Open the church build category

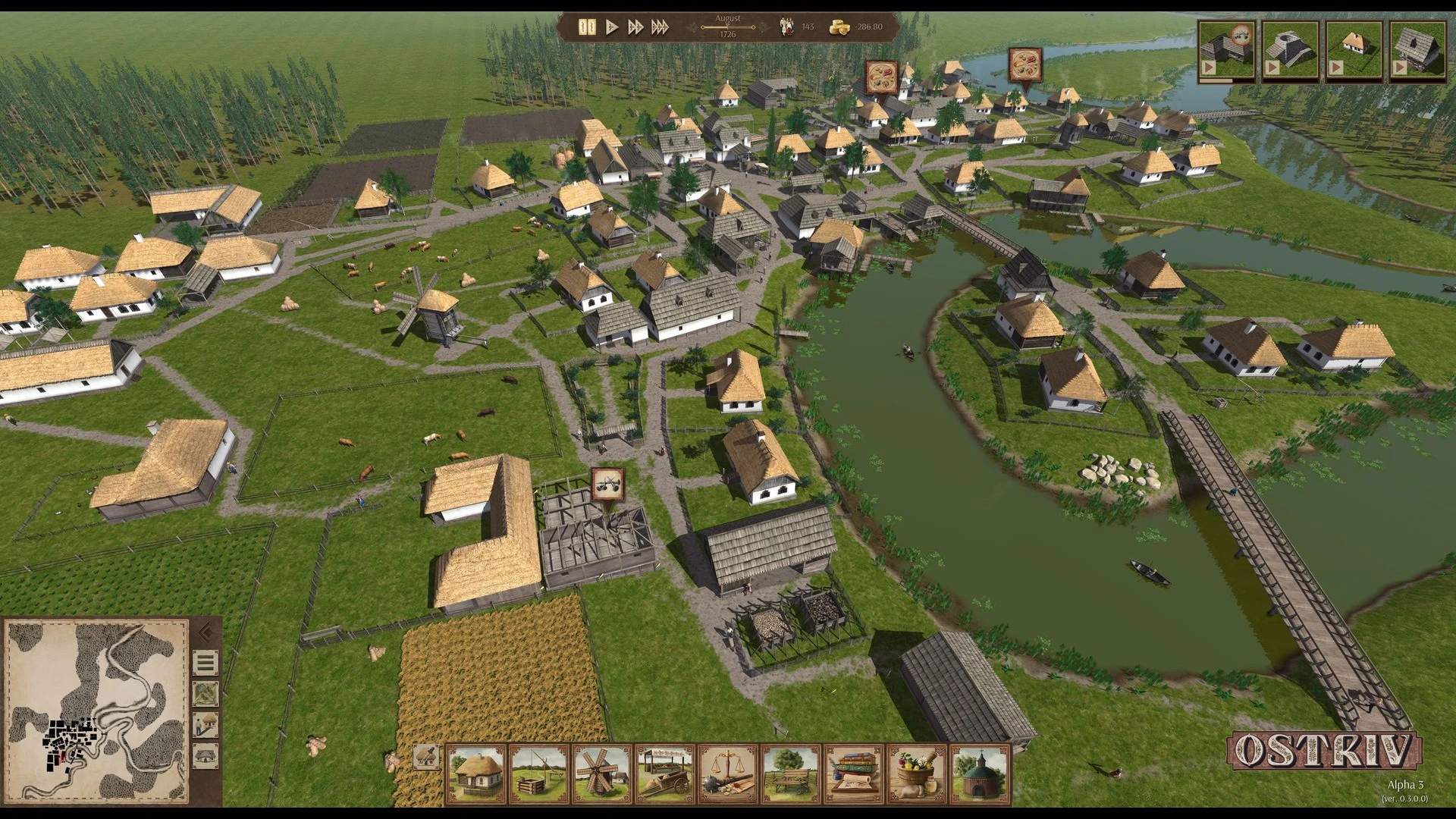click(x=981, y=773)
